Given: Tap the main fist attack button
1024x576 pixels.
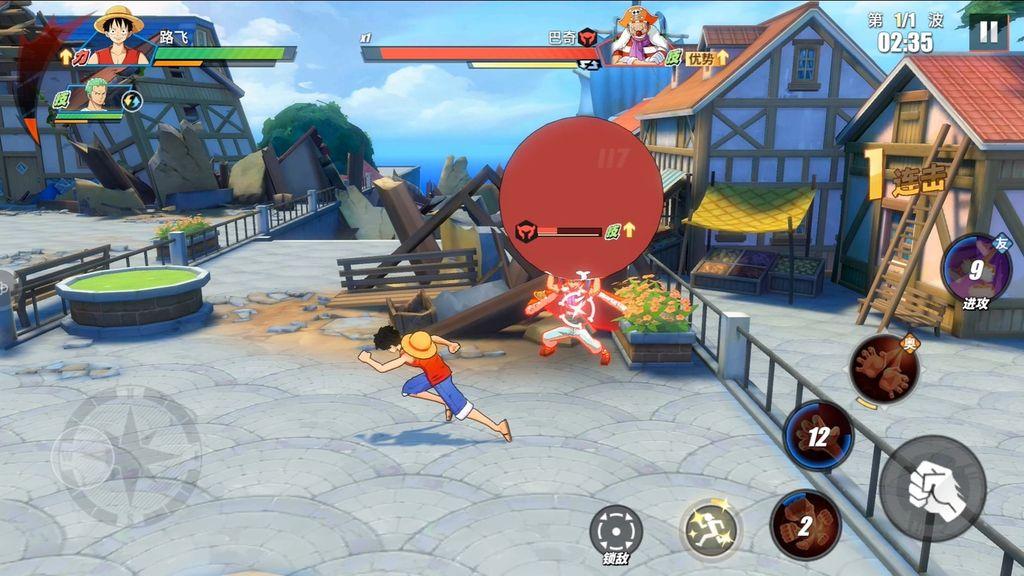Looking at the screenshot, I should pos(933,488).
